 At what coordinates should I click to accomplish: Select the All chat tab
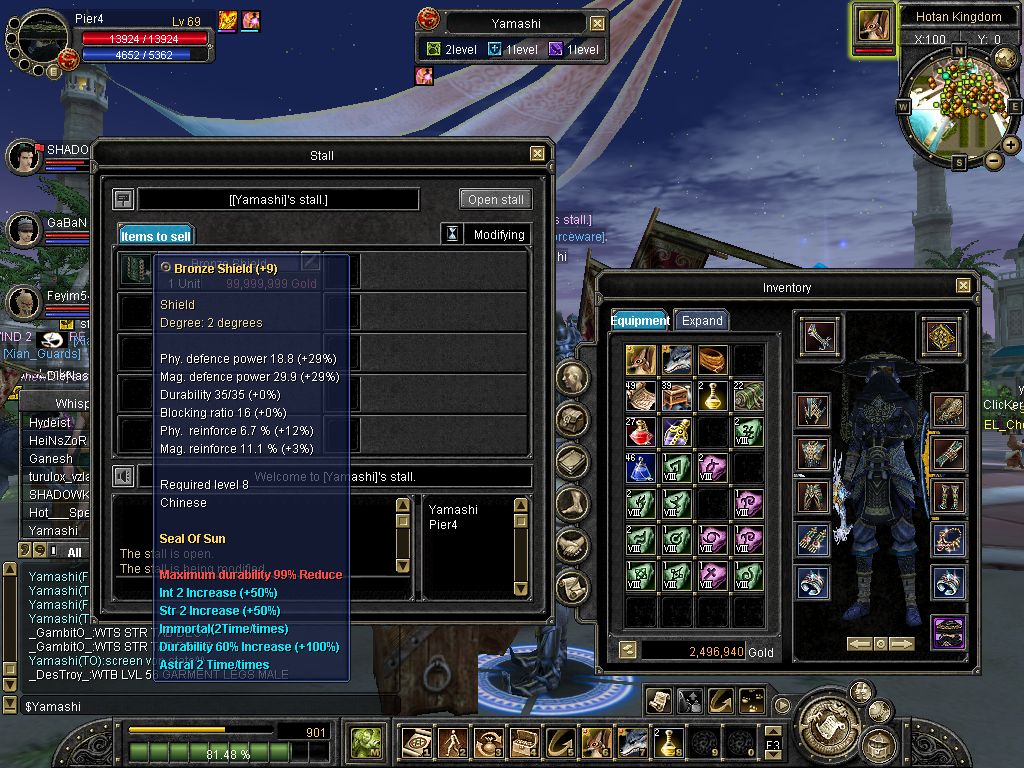(x=74, y=551)
